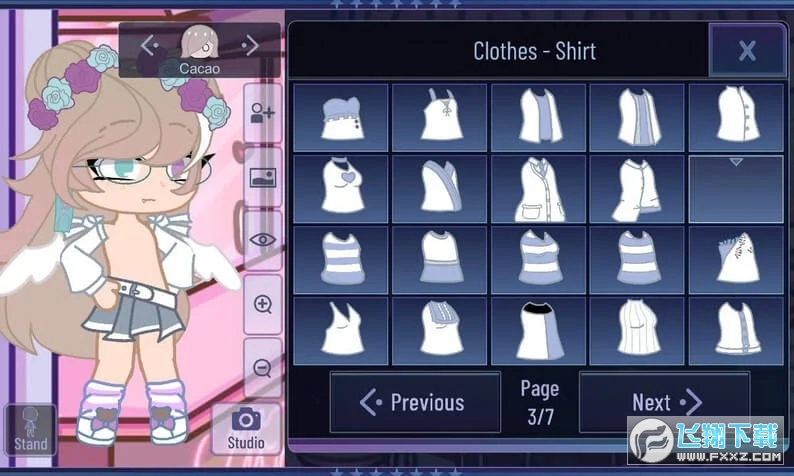Zoom in with the magnifier plus icon
Viewport: 794px width, 476px height.
[263, 305]
